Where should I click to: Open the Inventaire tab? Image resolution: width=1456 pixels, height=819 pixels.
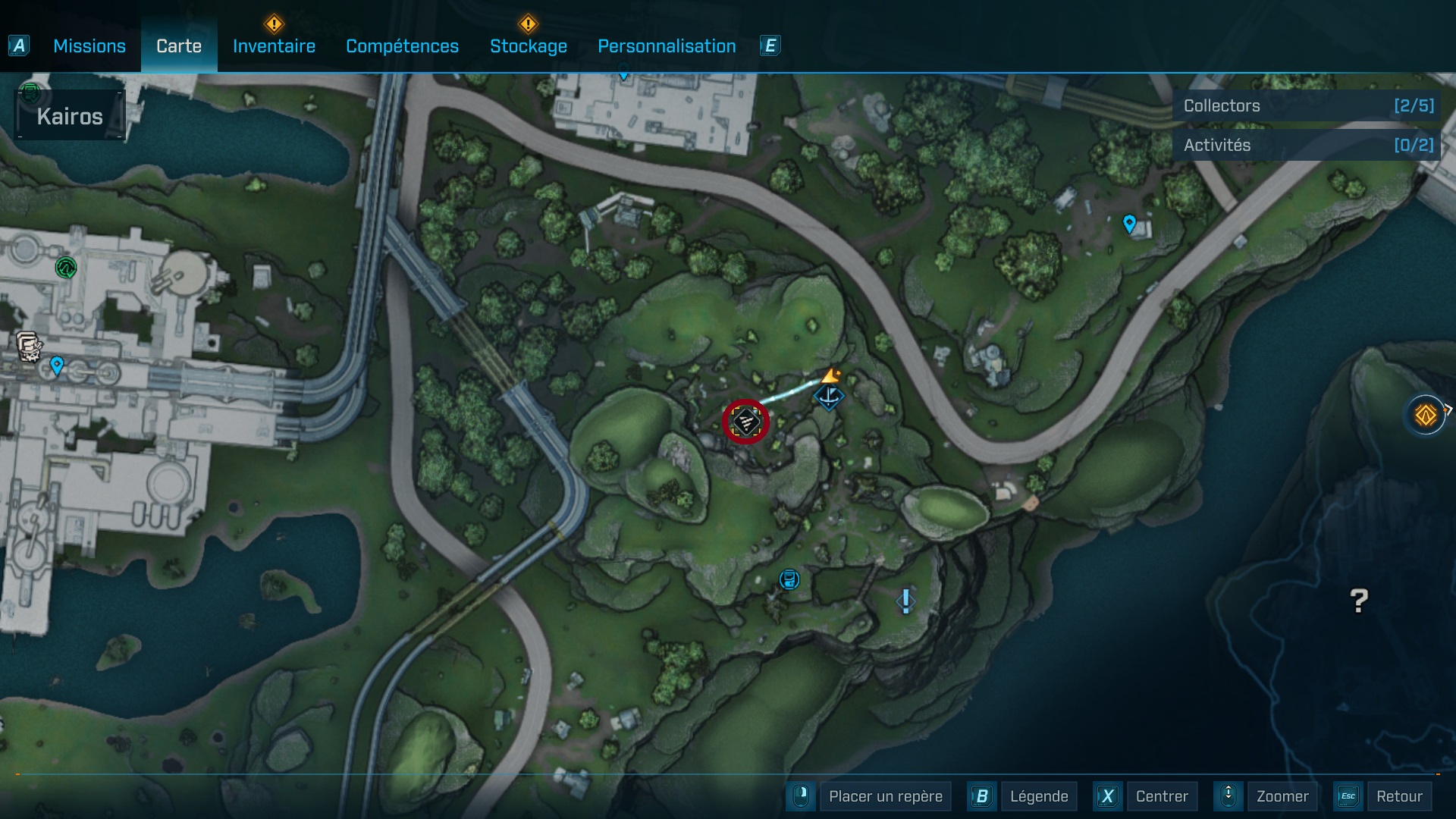tap(274, 46)
